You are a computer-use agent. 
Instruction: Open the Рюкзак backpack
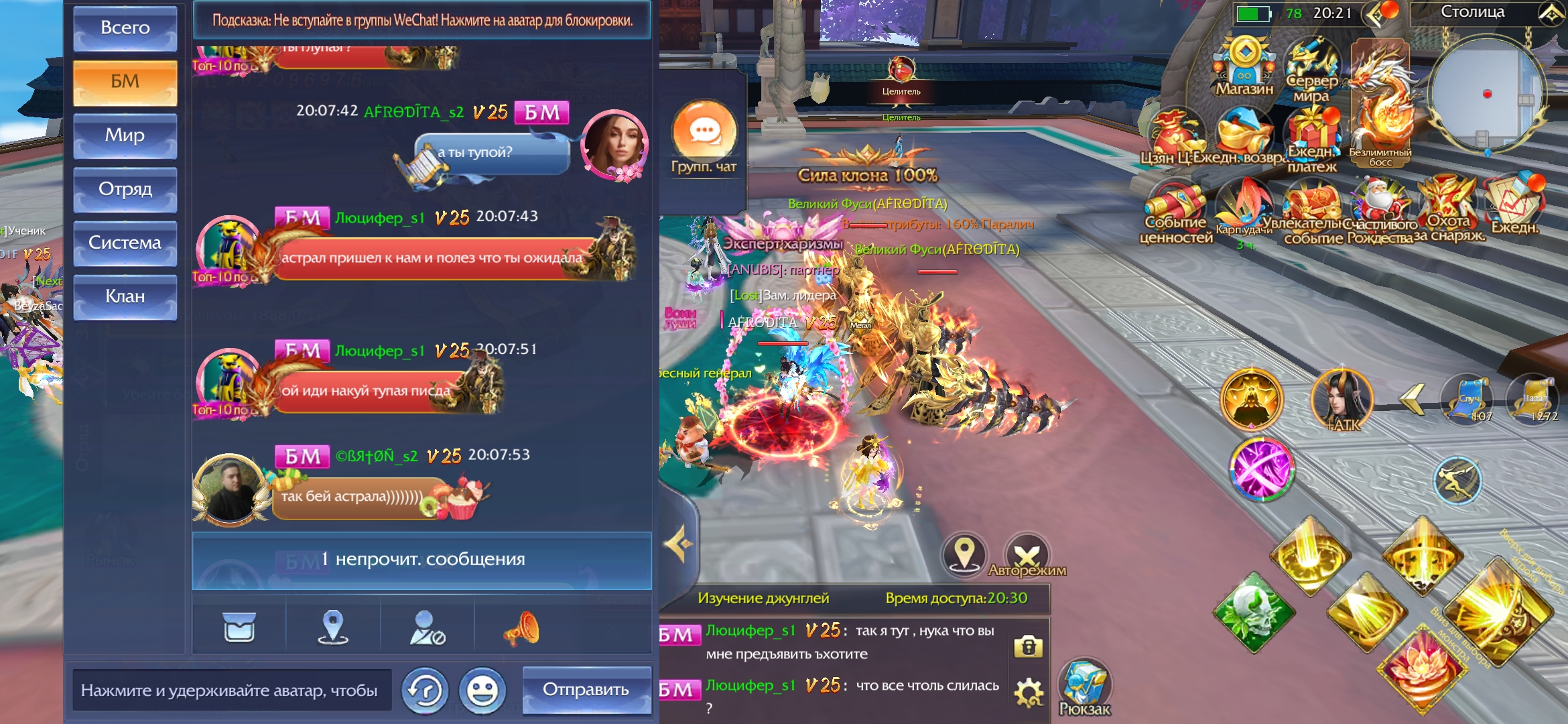[1084, 687]
